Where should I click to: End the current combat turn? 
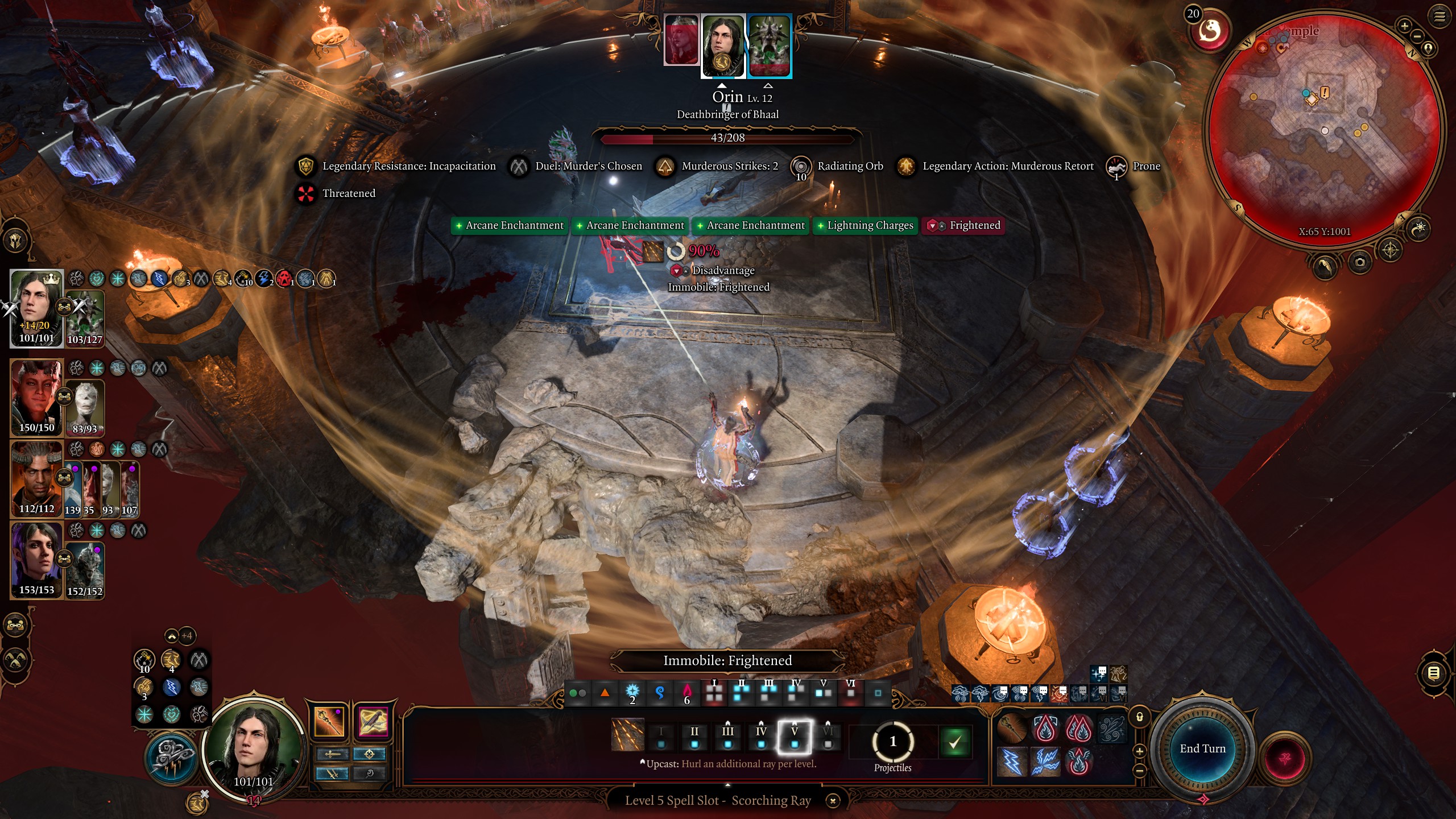tap(1202, 748)
